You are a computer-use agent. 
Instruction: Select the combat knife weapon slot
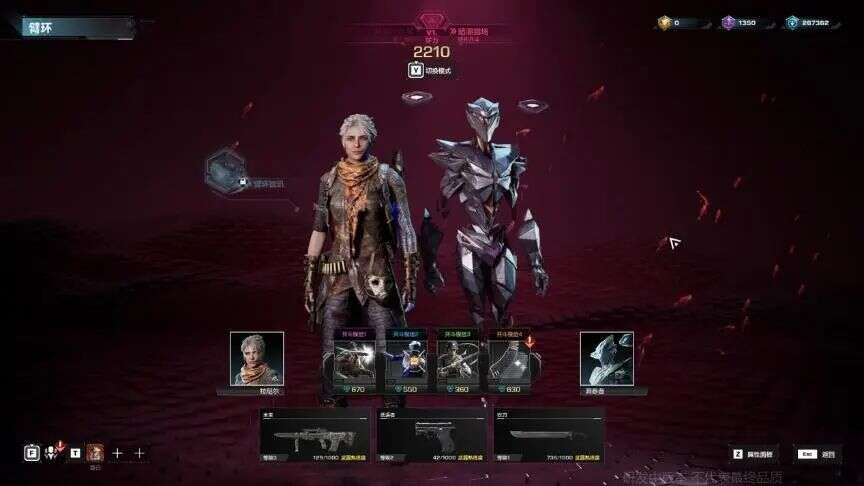tap(548, 436)
